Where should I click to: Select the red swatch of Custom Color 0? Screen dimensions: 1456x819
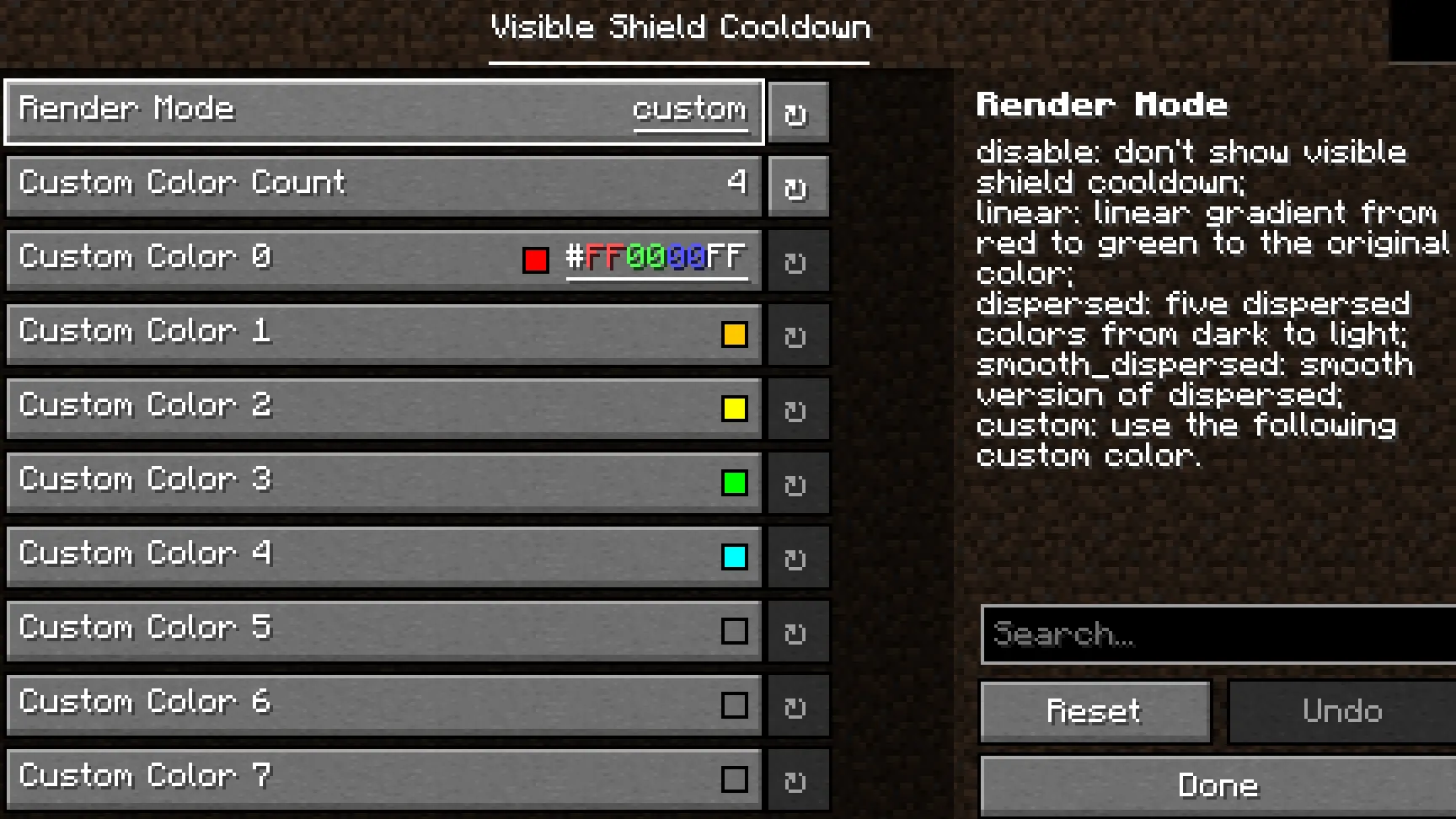(536, 260)
